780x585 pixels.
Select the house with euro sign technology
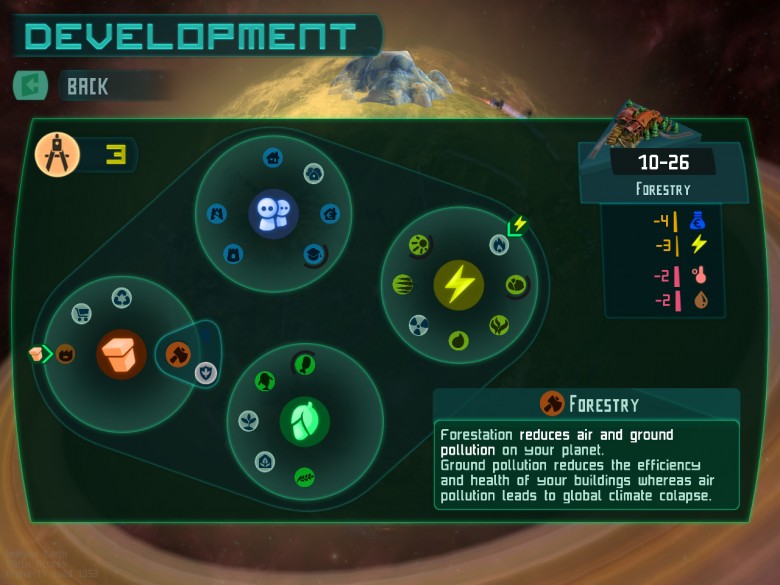point(329,213)
